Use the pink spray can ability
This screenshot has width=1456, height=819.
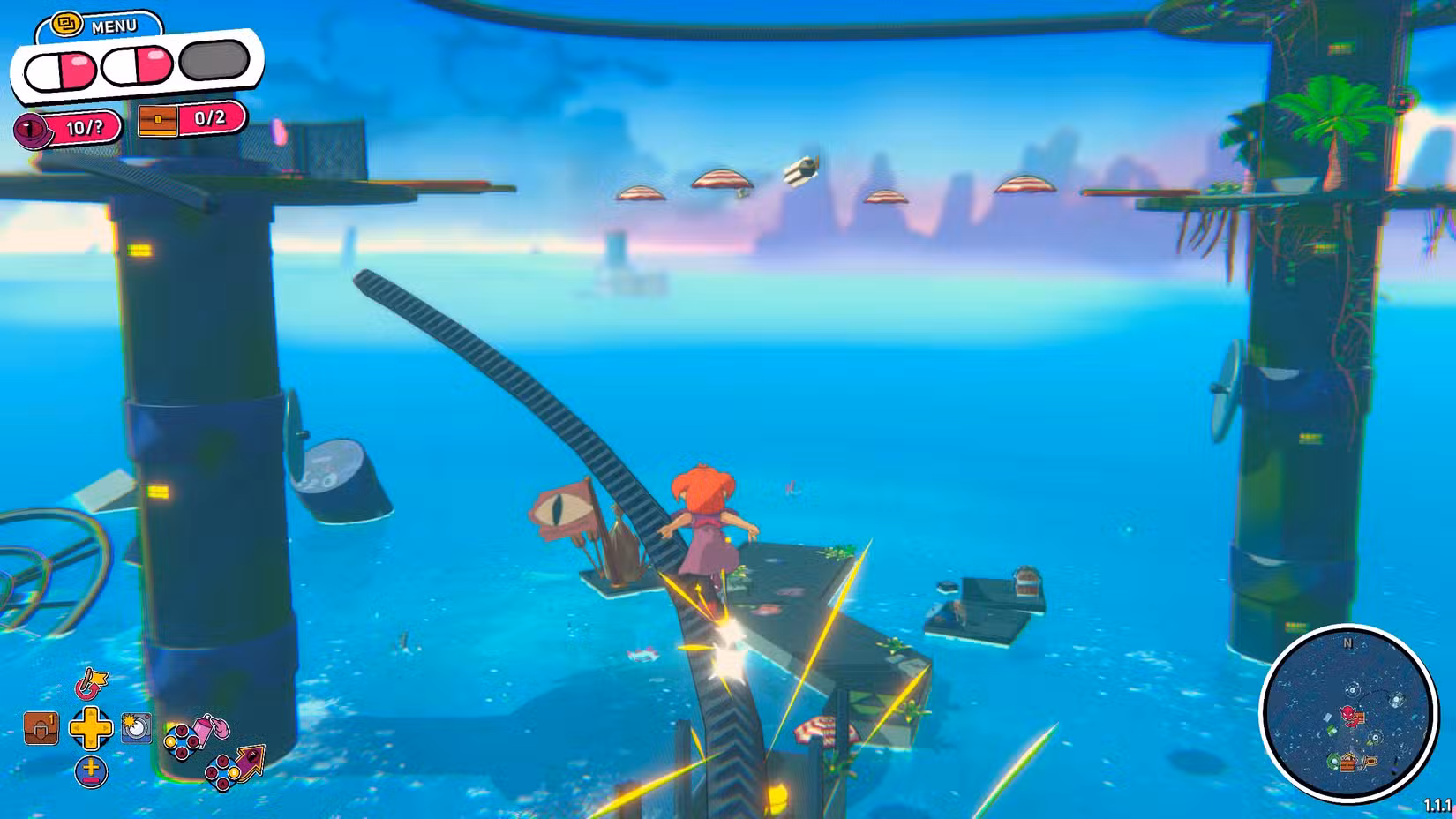click(x=212, y=728)
